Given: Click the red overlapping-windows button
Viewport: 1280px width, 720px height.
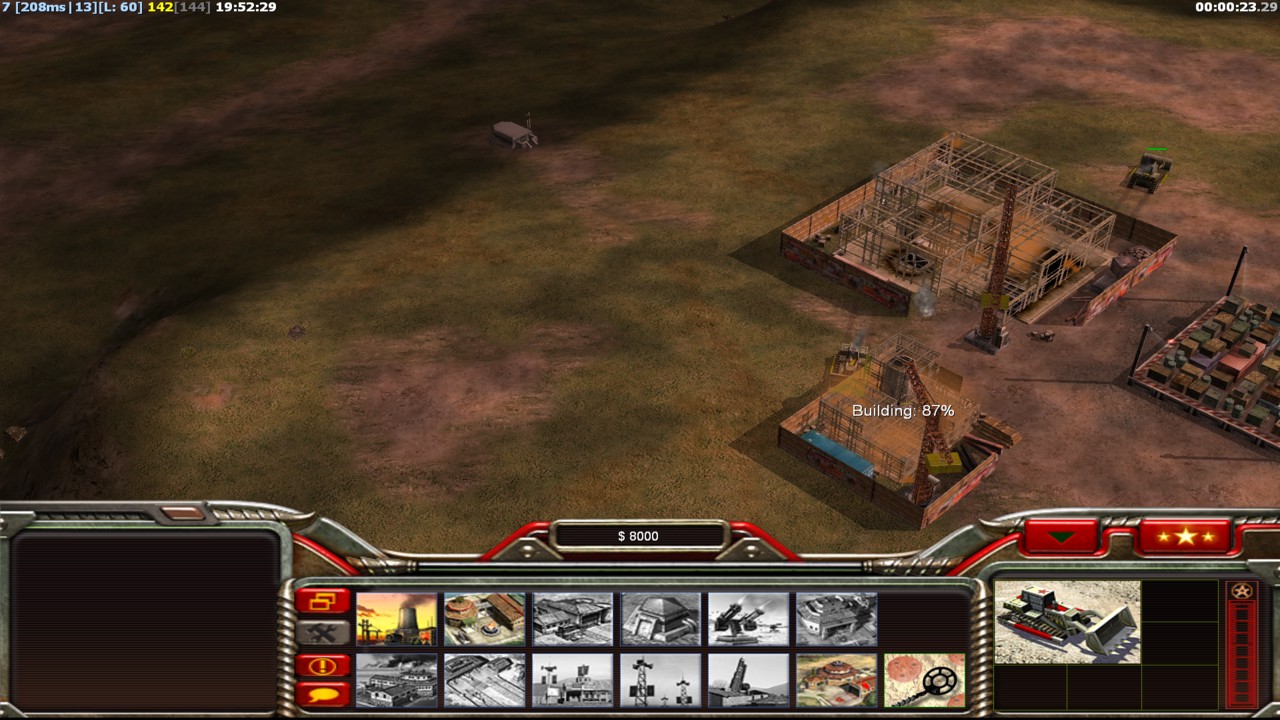Looking at the screenshot, I should 322,601.
